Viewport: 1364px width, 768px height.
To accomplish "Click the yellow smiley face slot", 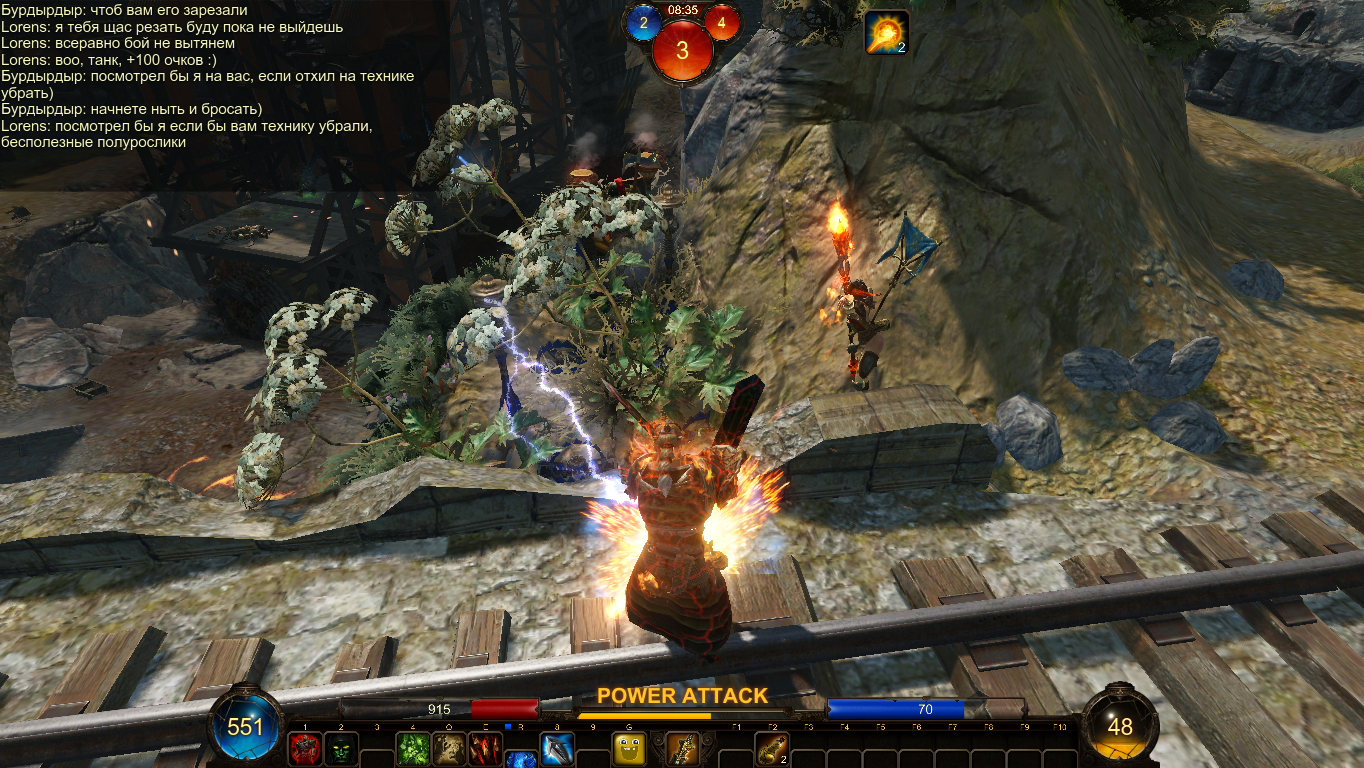I will pyautogui.click(x=629, y=749).
